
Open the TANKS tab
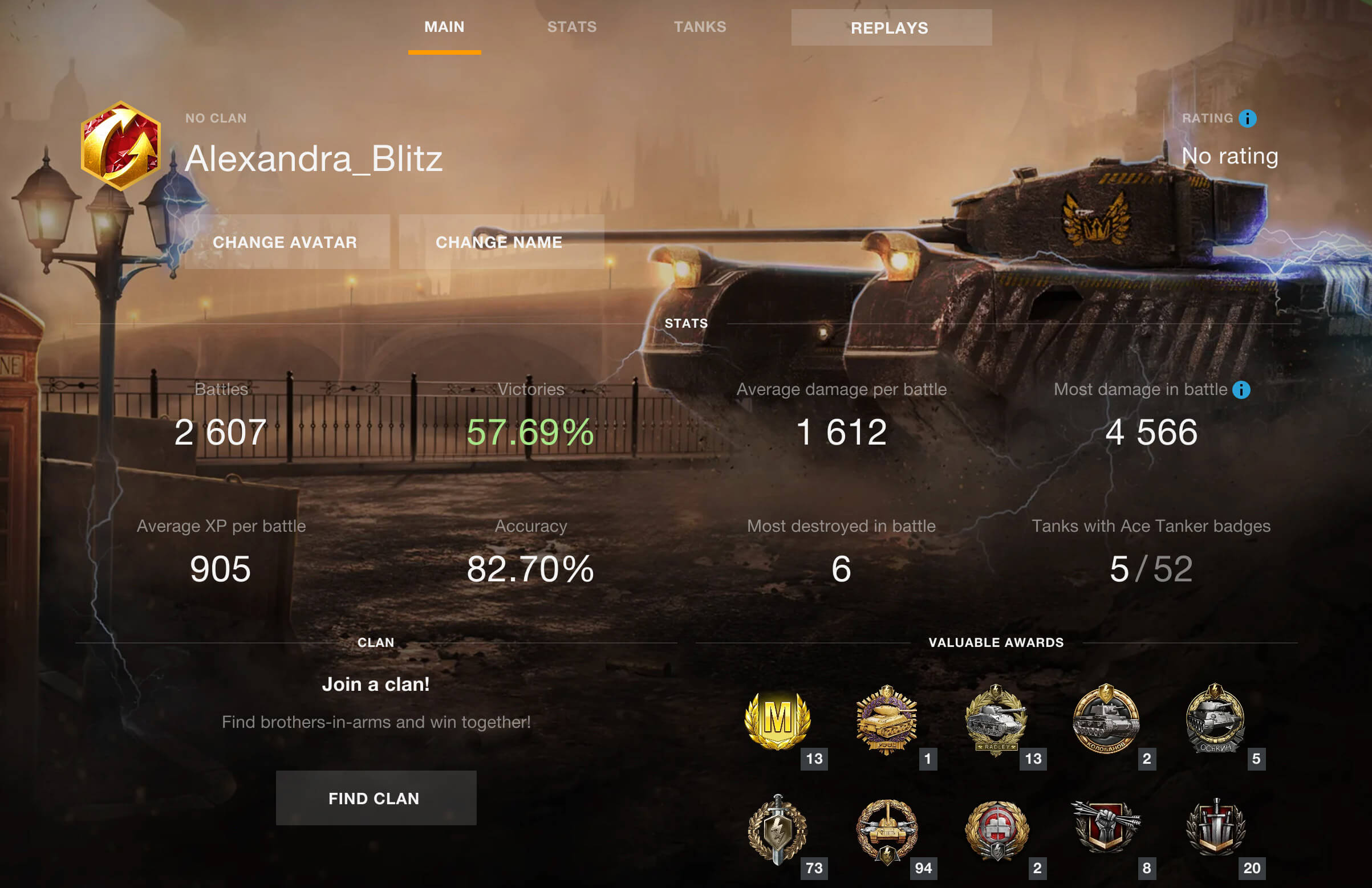point(699,27)
